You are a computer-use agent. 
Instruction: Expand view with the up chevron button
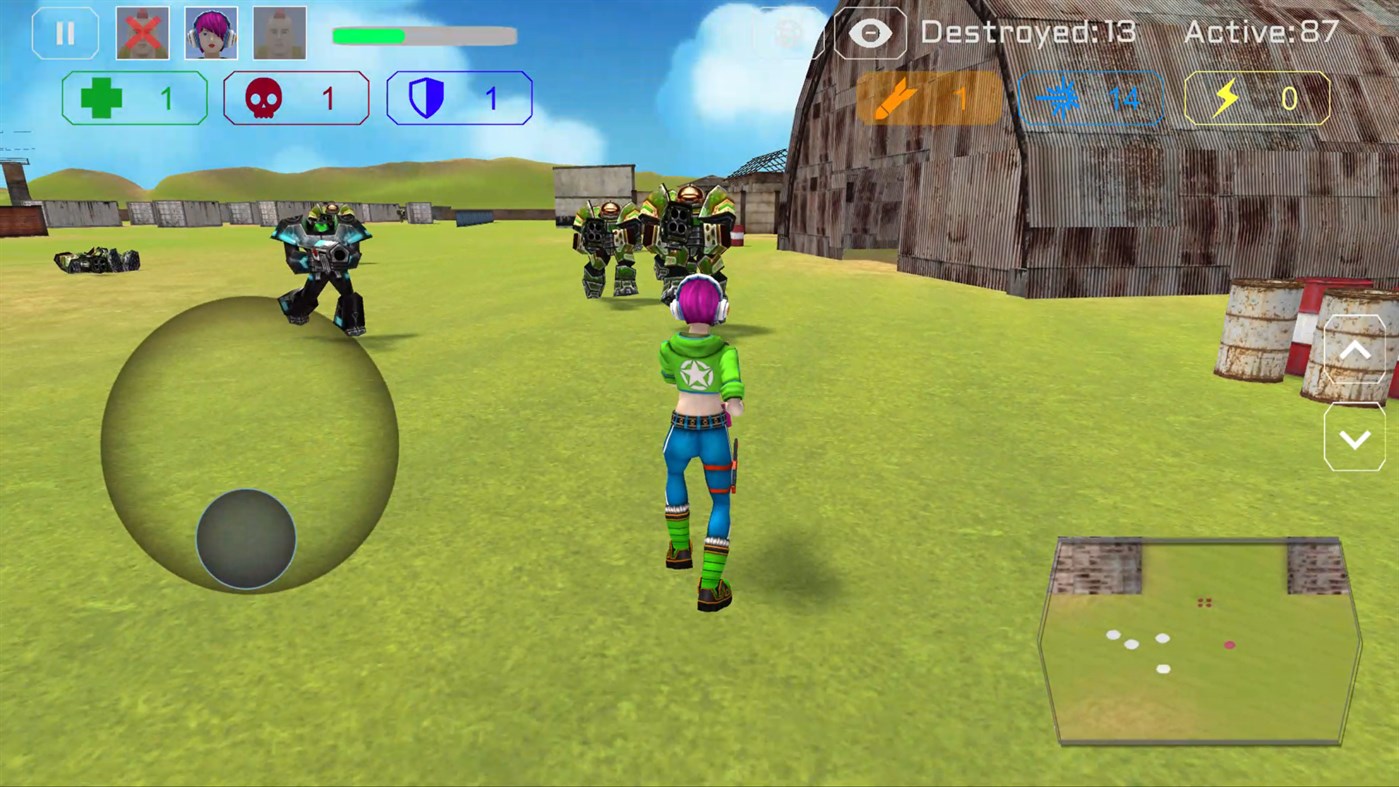(x=1355, y=350)
